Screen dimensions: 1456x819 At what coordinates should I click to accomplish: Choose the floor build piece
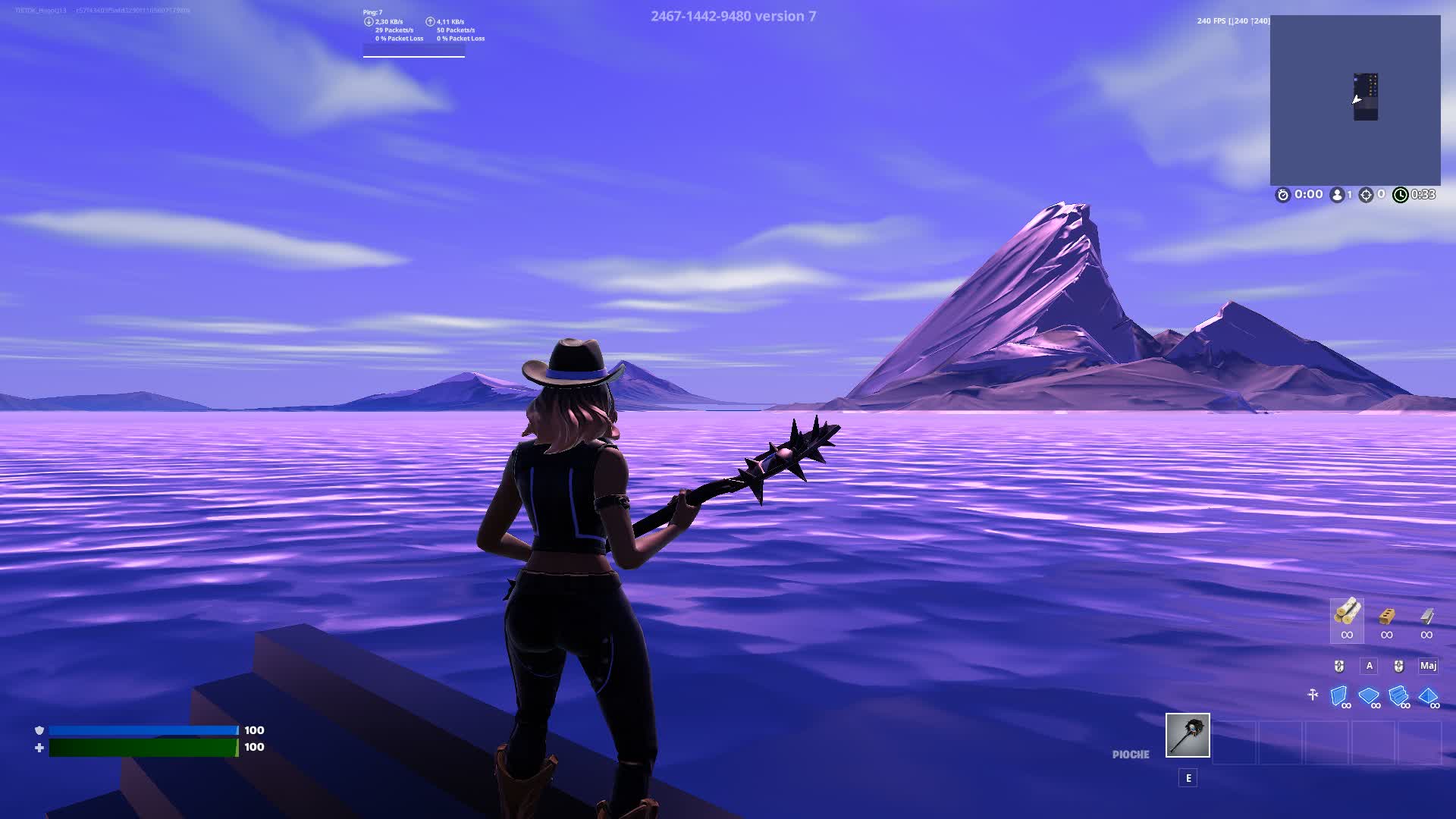pyautogui.click(x=1369, y=695)
